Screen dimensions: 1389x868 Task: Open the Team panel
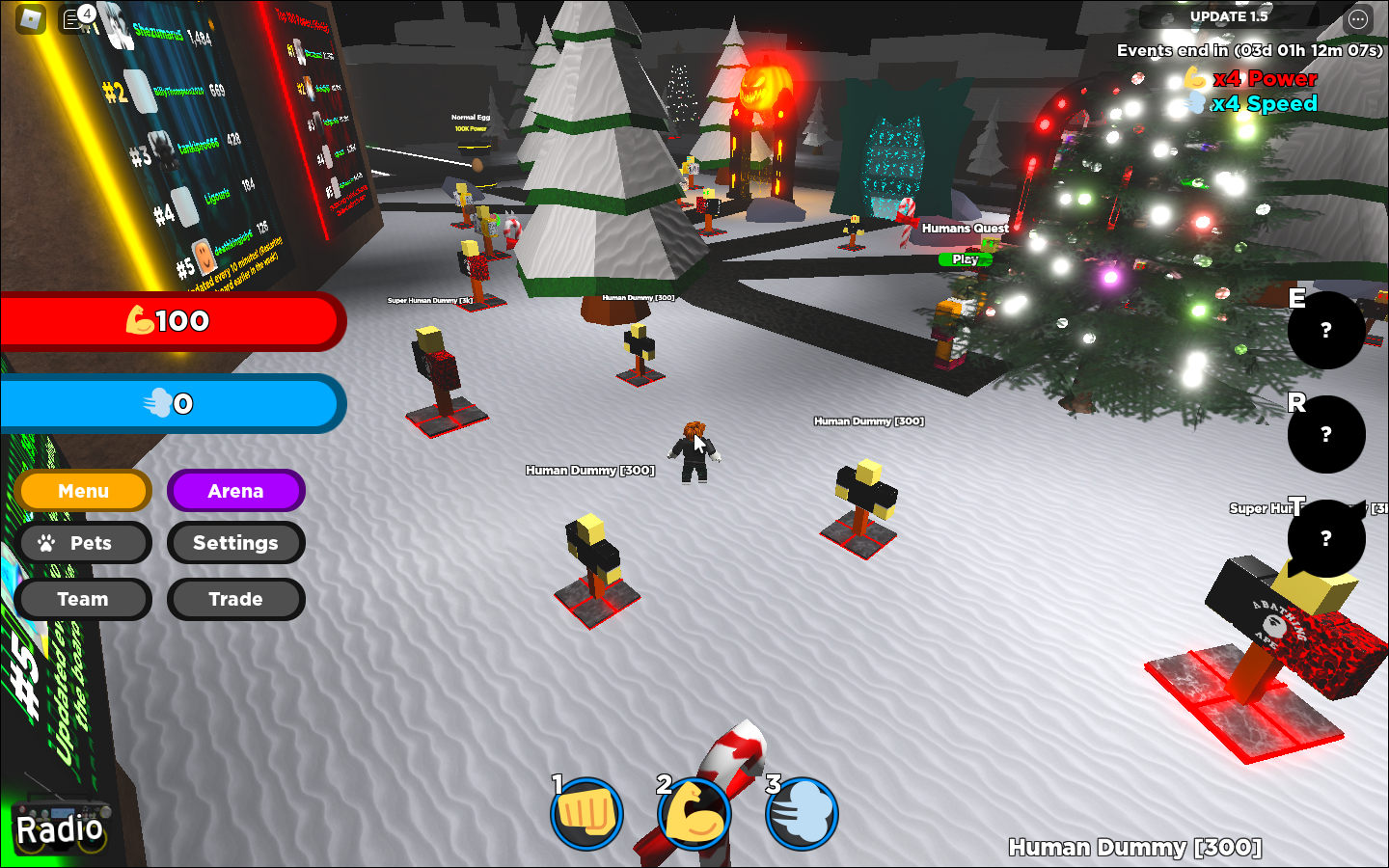pyautogui.click(x=83, y=599)
